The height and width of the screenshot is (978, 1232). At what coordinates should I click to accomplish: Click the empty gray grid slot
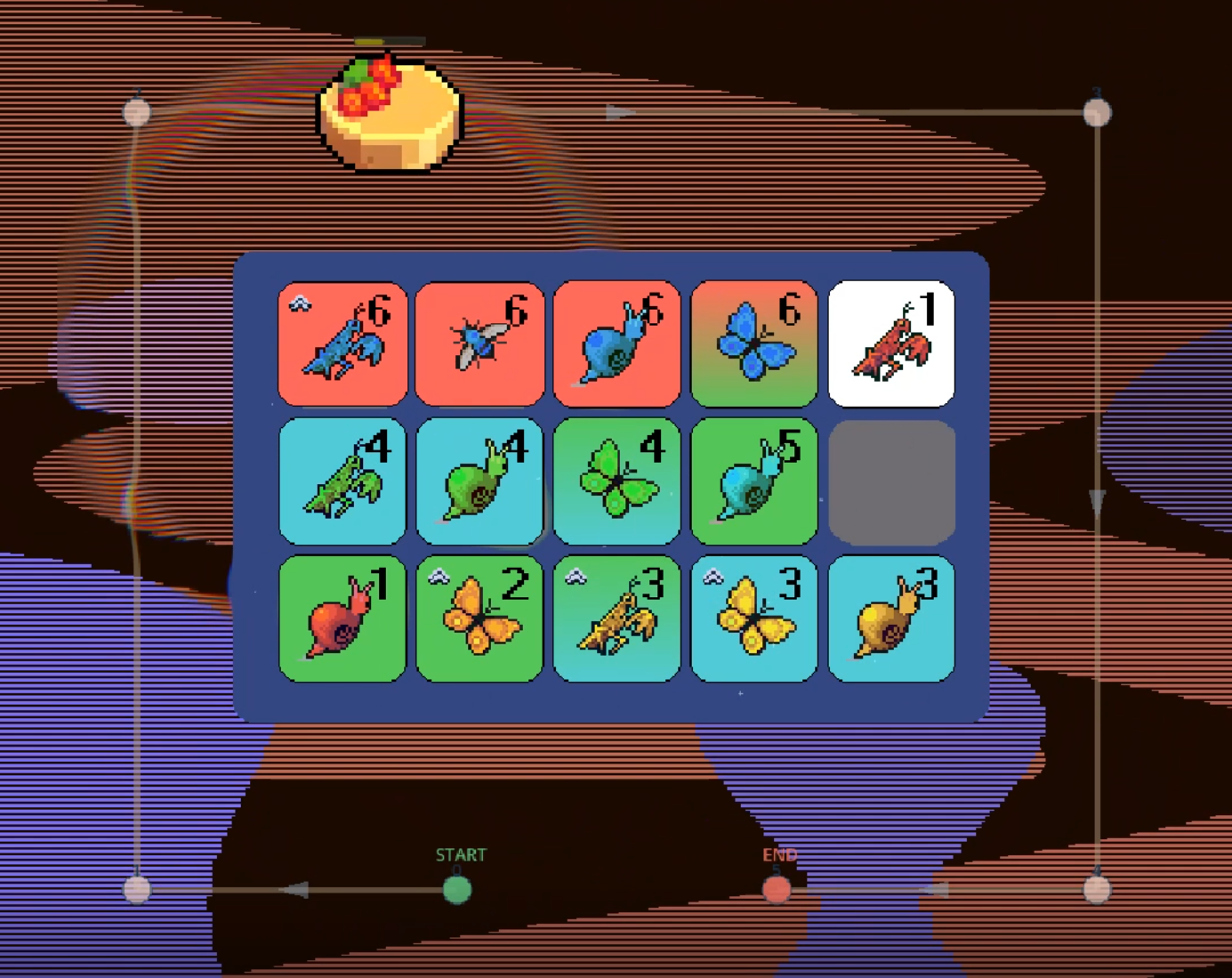pos(891,481)
